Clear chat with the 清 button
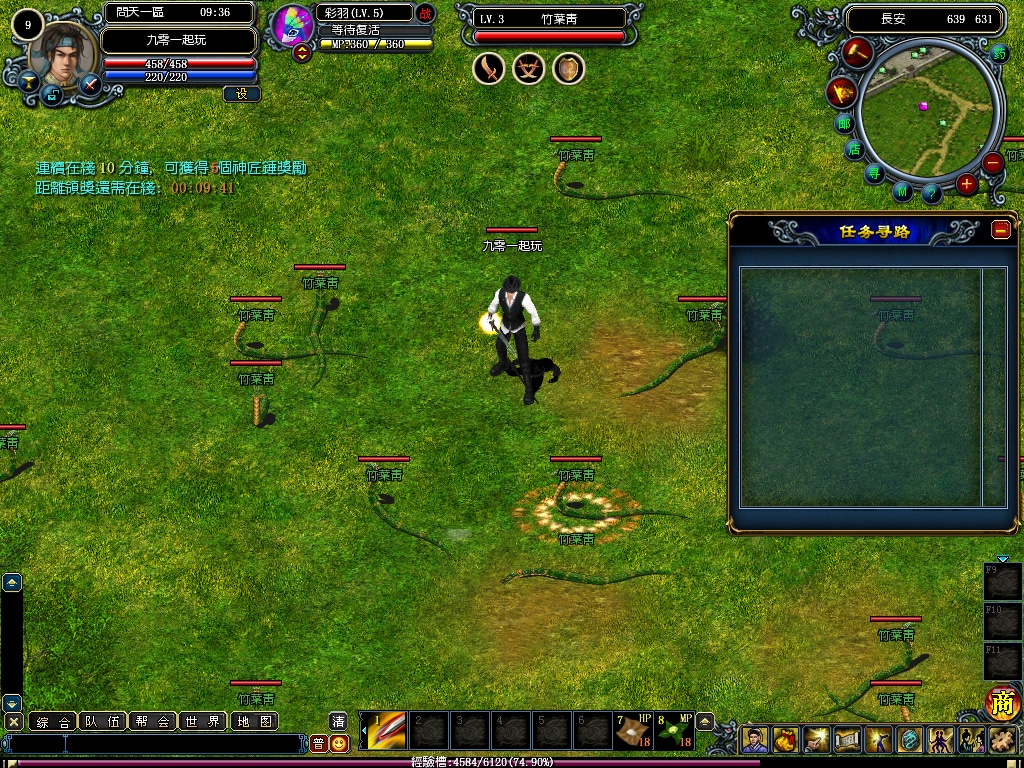Image resolution: width=1024 pixels, height=768 pixels. [x=339, y=721]
